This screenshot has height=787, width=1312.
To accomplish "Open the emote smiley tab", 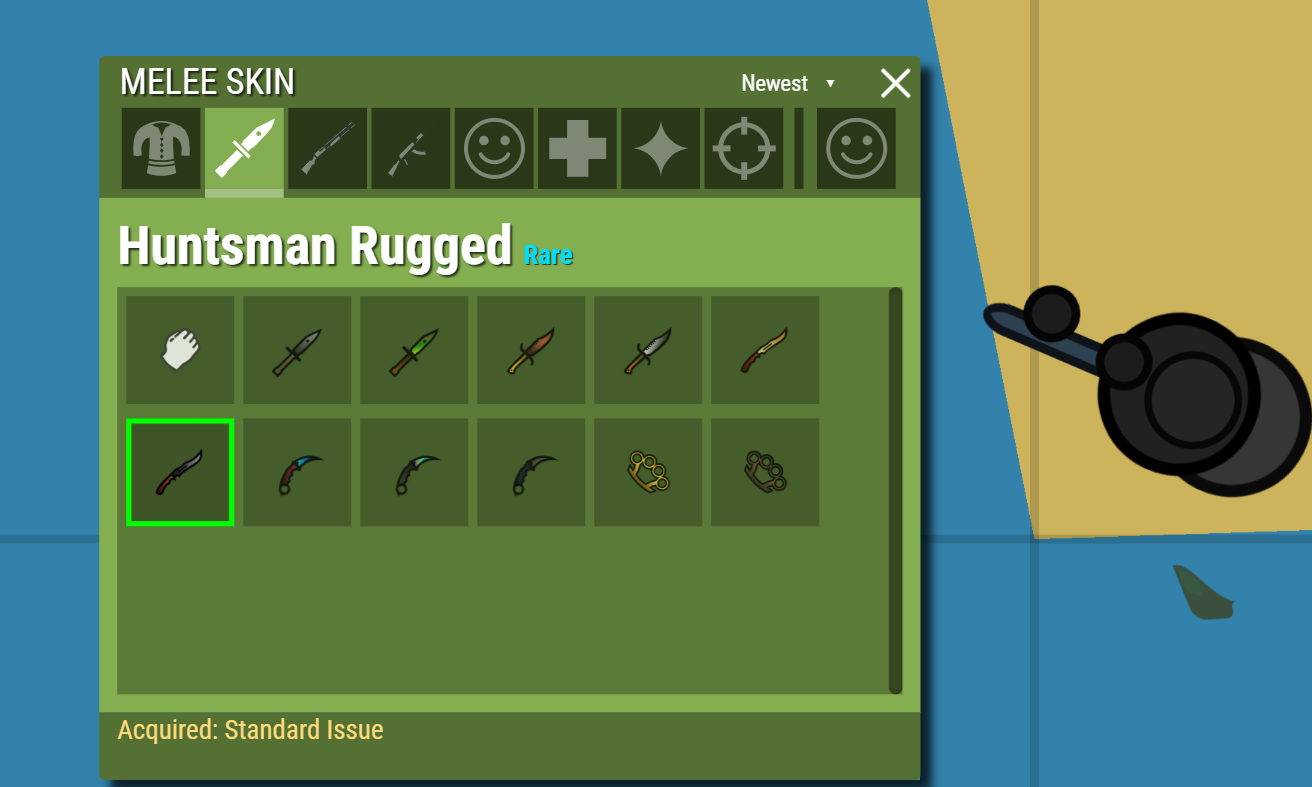I will point(494,149).
